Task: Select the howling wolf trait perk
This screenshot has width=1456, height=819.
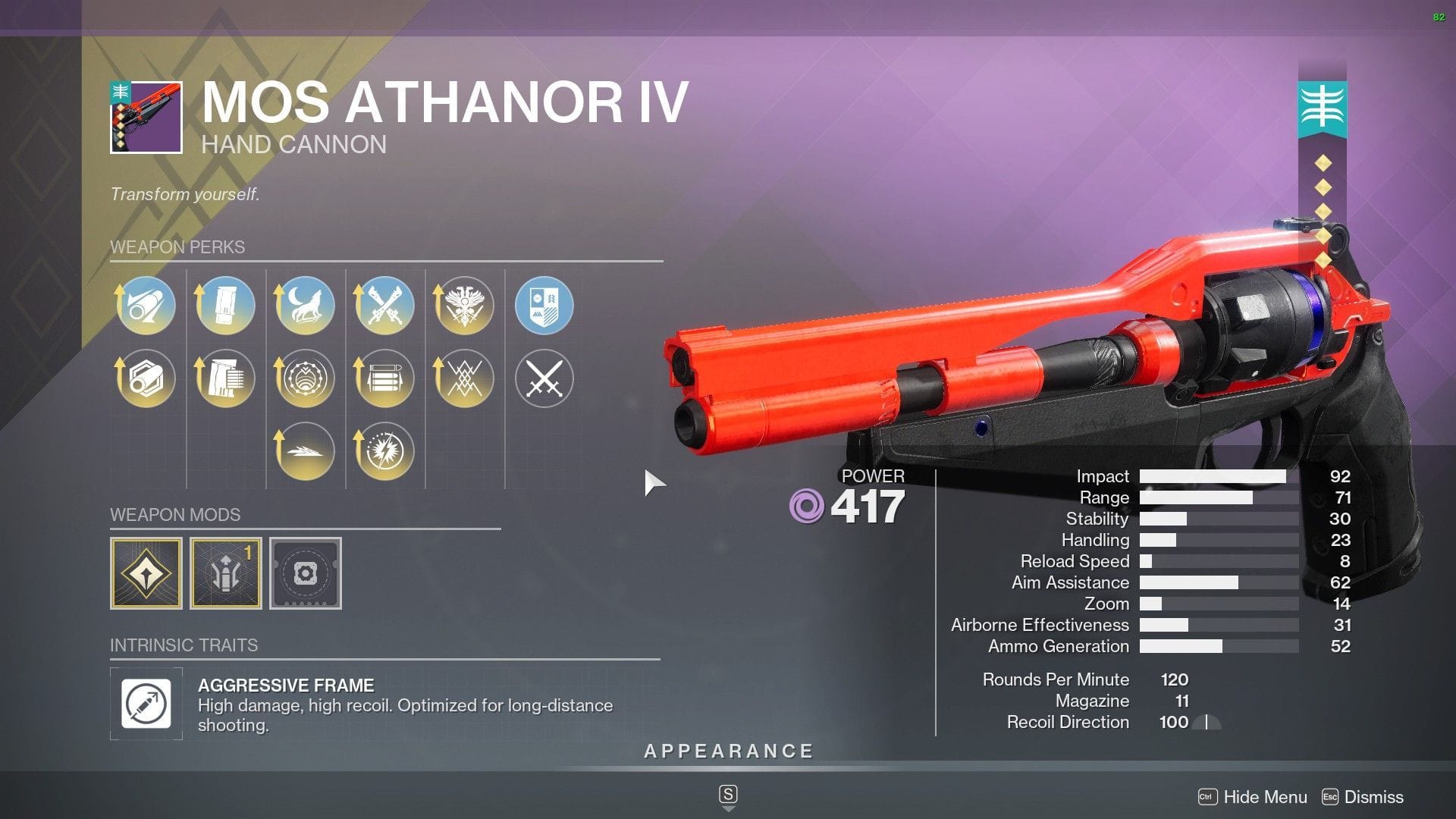Action: [306, 306]
